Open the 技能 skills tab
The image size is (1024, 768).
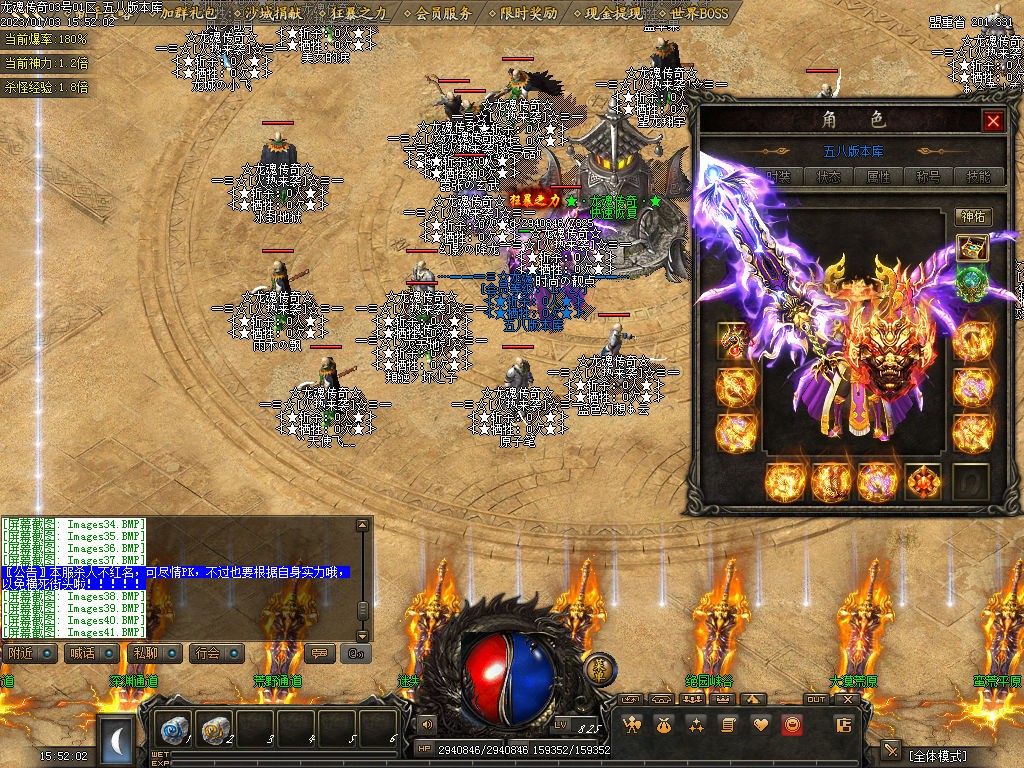(x=978, y=176)
